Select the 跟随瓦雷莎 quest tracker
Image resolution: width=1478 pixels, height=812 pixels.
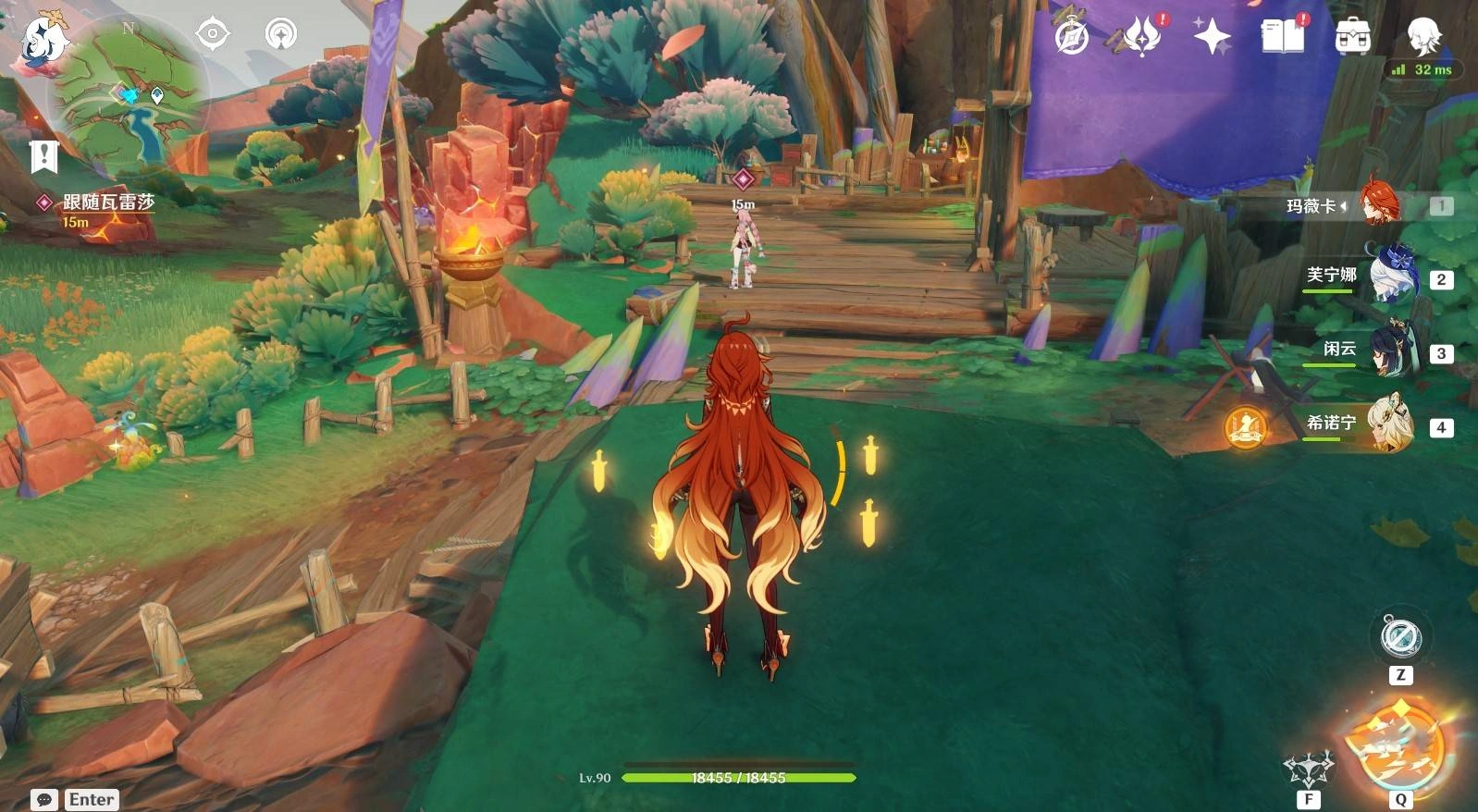click(x=107, y=203)
